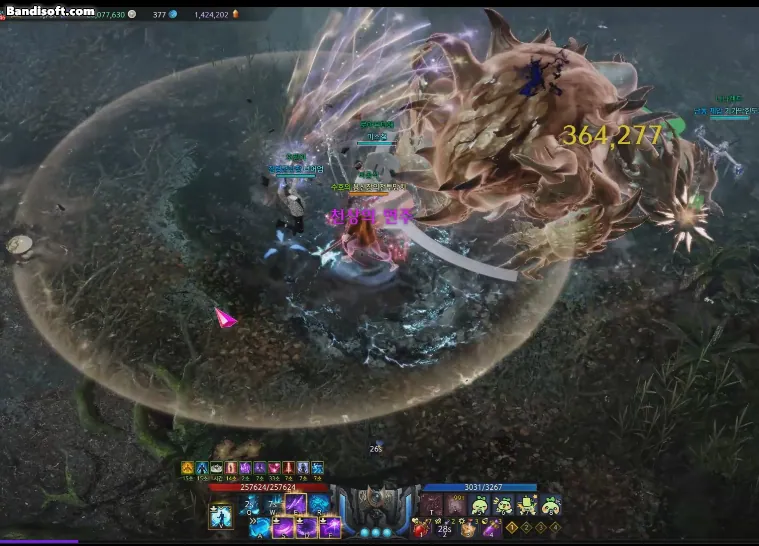759x546 pixels.
Task: Click the first orange buff icon
Action: [x=187, y=468]
